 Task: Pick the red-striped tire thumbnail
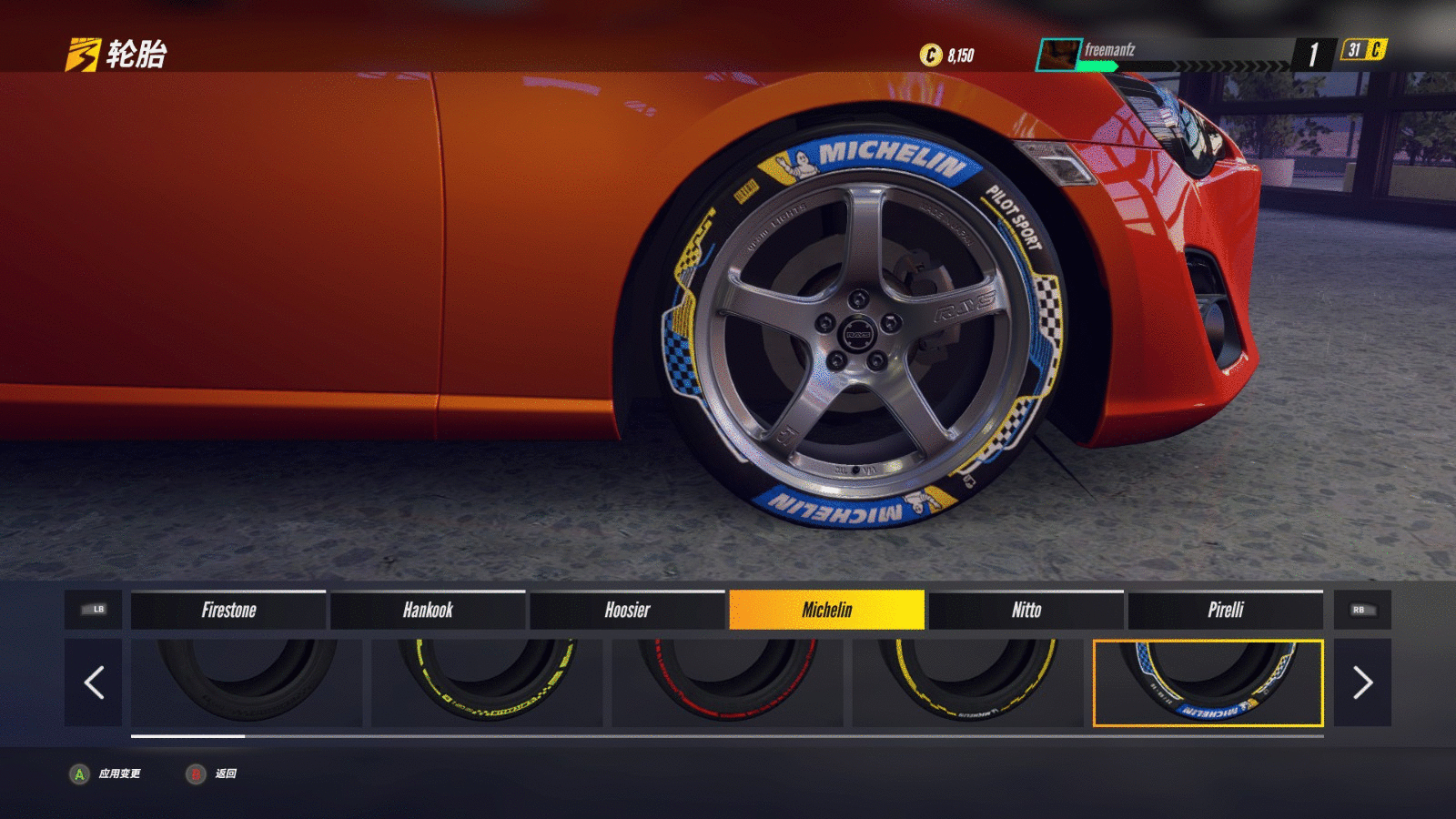click(727, 682)
